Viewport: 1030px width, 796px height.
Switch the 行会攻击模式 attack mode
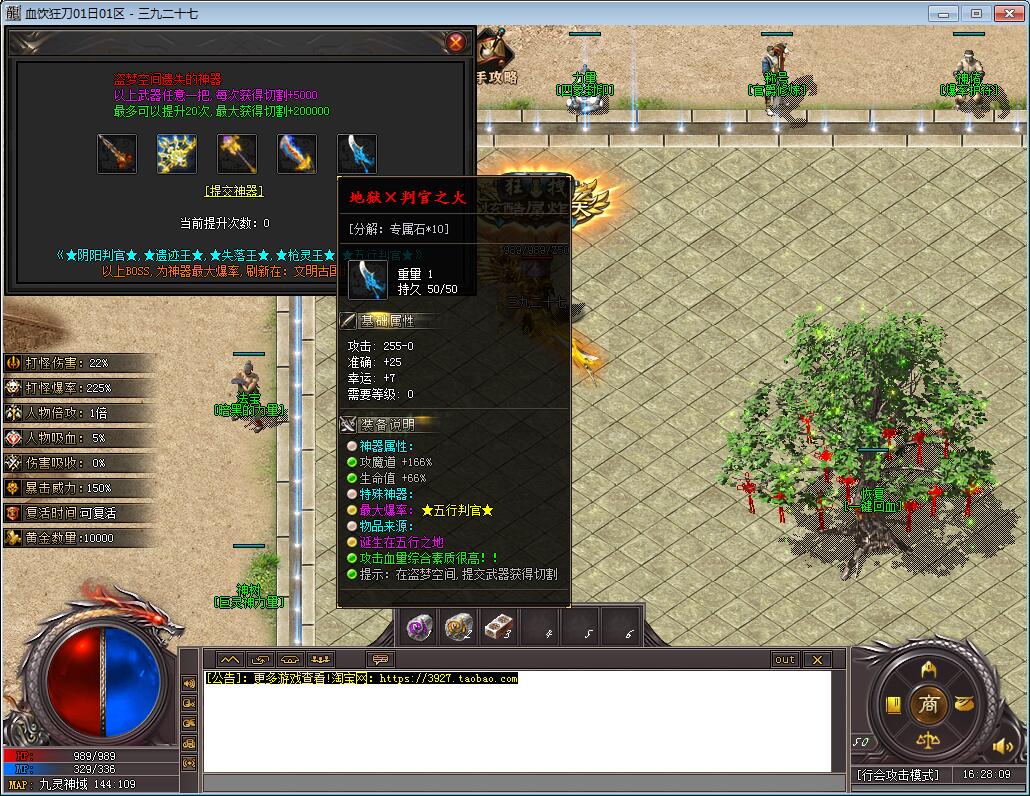click(x=898, y=775)
